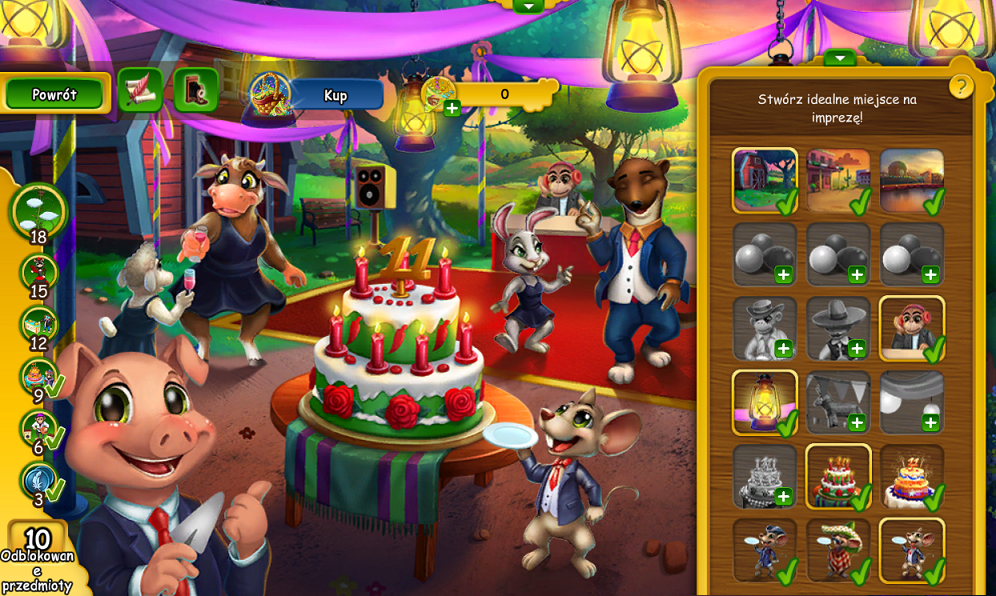Choose the colorful candle birthday cake
996x596 pixels.
coord(912,476)
